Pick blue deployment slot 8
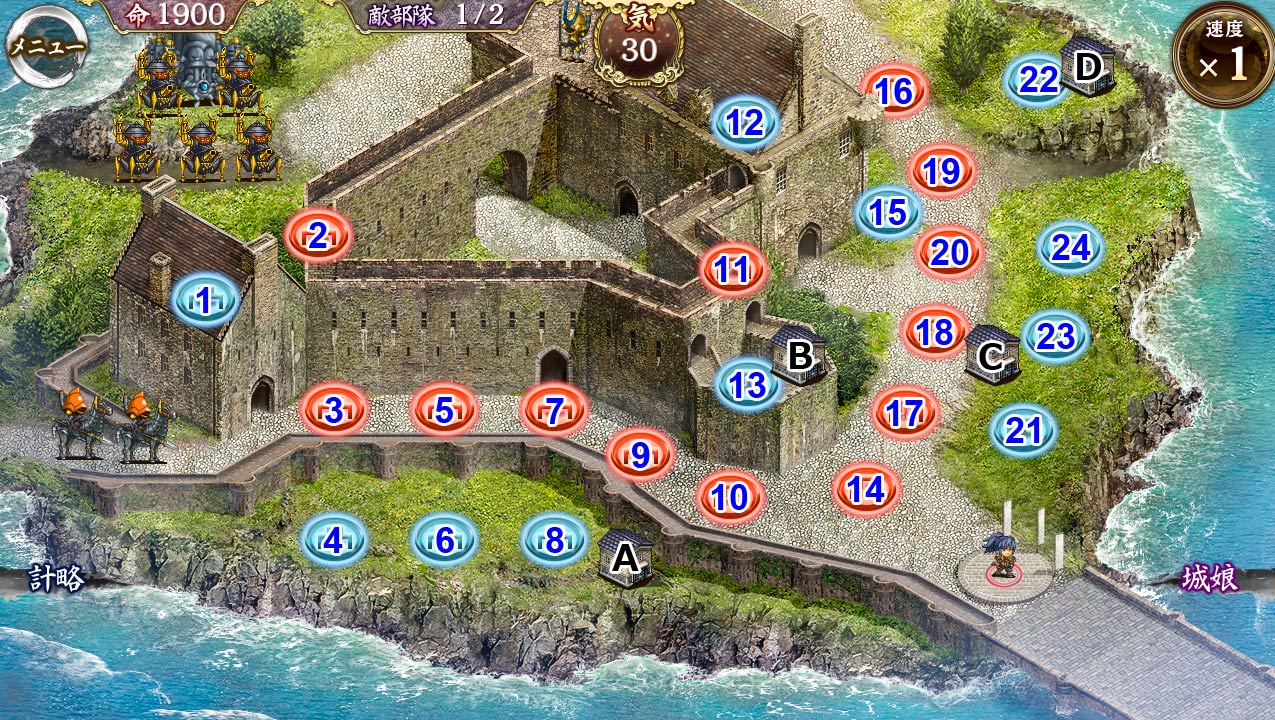 click(x=555, y=541)
